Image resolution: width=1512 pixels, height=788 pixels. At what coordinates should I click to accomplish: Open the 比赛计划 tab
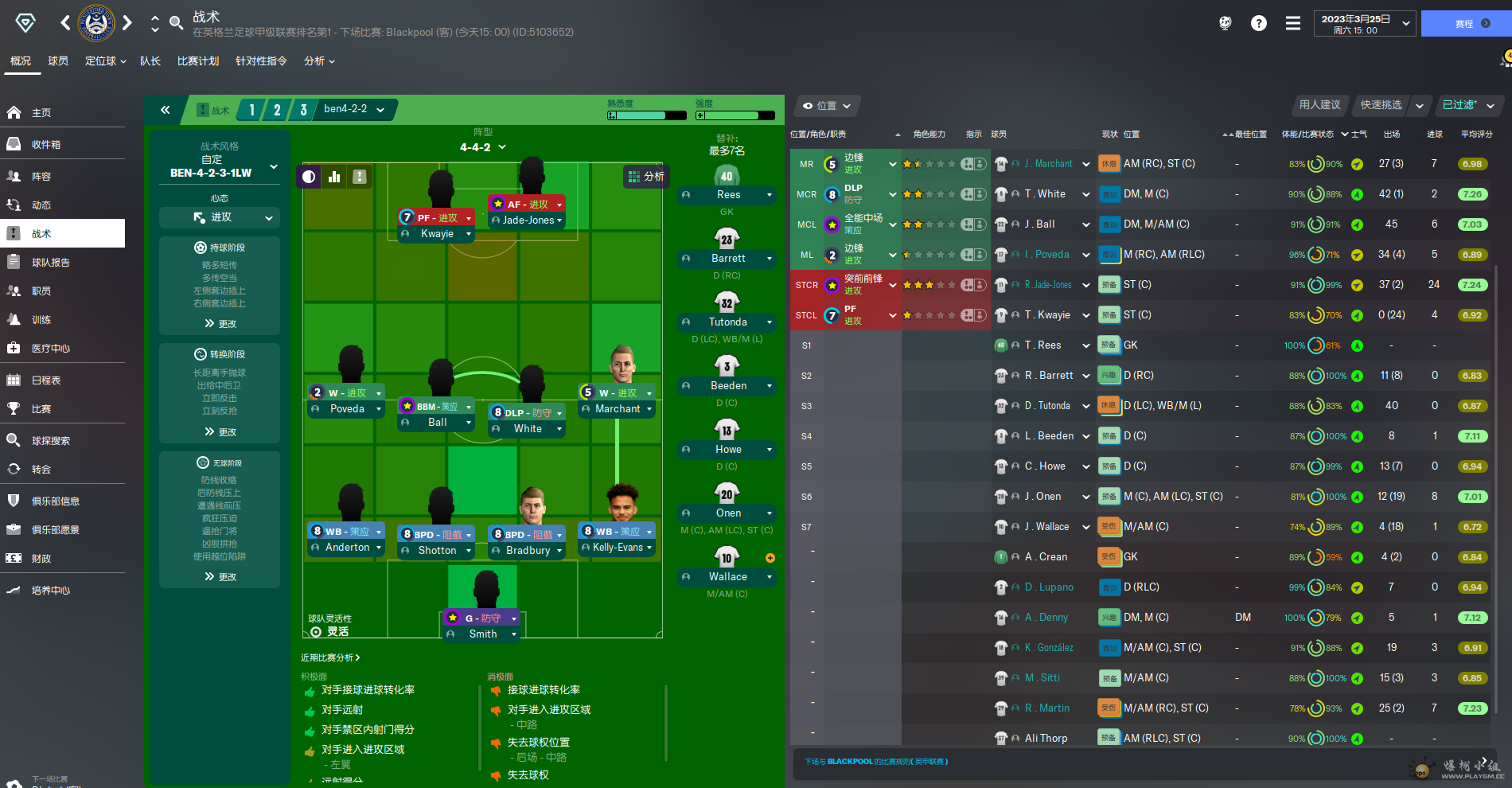(198, 61)
